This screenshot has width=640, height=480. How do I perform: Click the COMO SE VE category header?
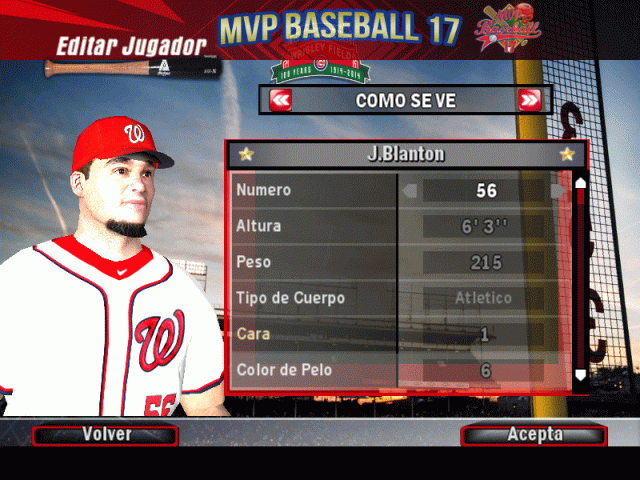pos(405,100)
